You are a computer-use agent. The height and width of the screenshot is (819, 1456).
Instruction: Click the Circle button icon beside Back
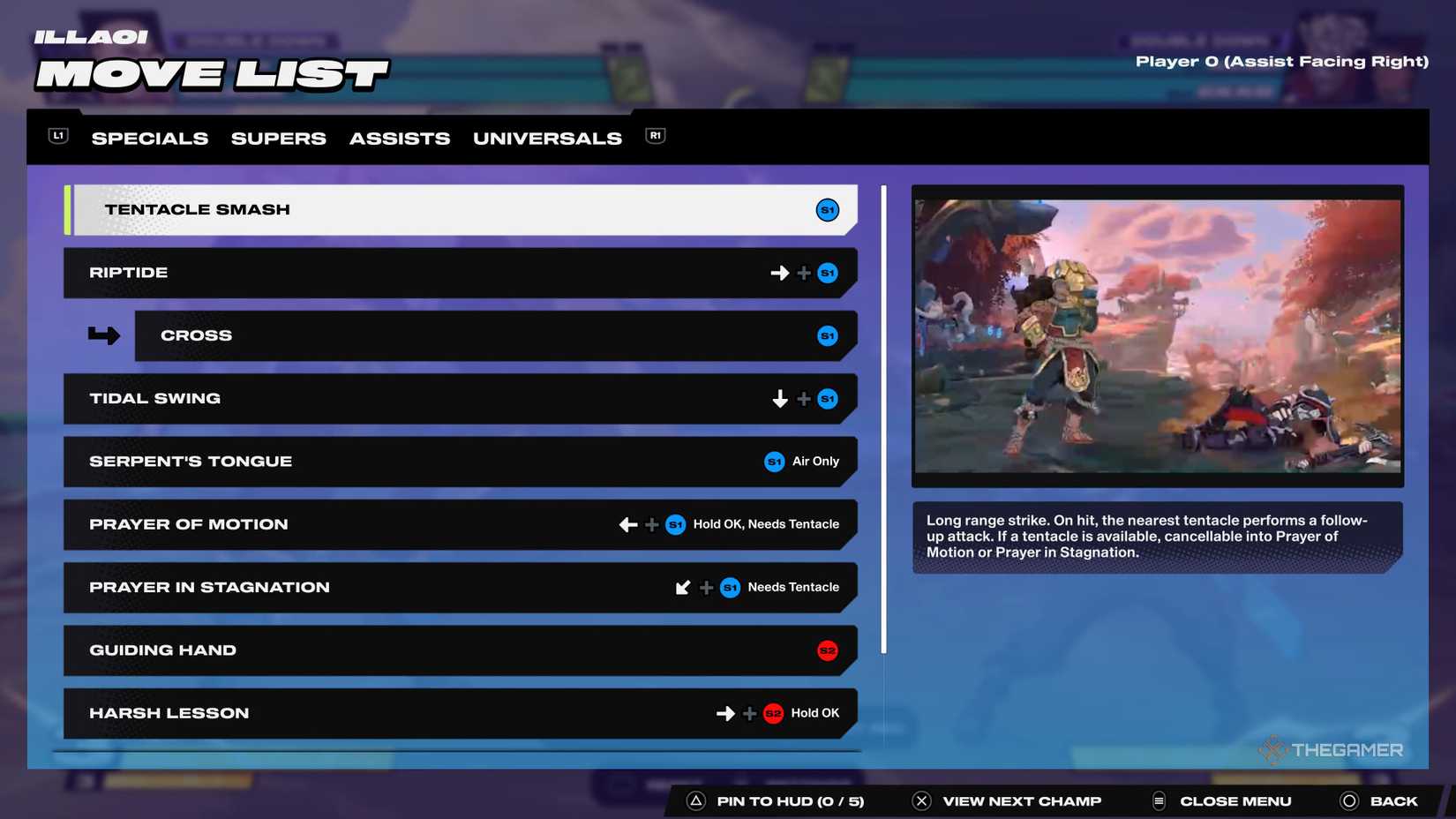click(x=1349, y=800)
